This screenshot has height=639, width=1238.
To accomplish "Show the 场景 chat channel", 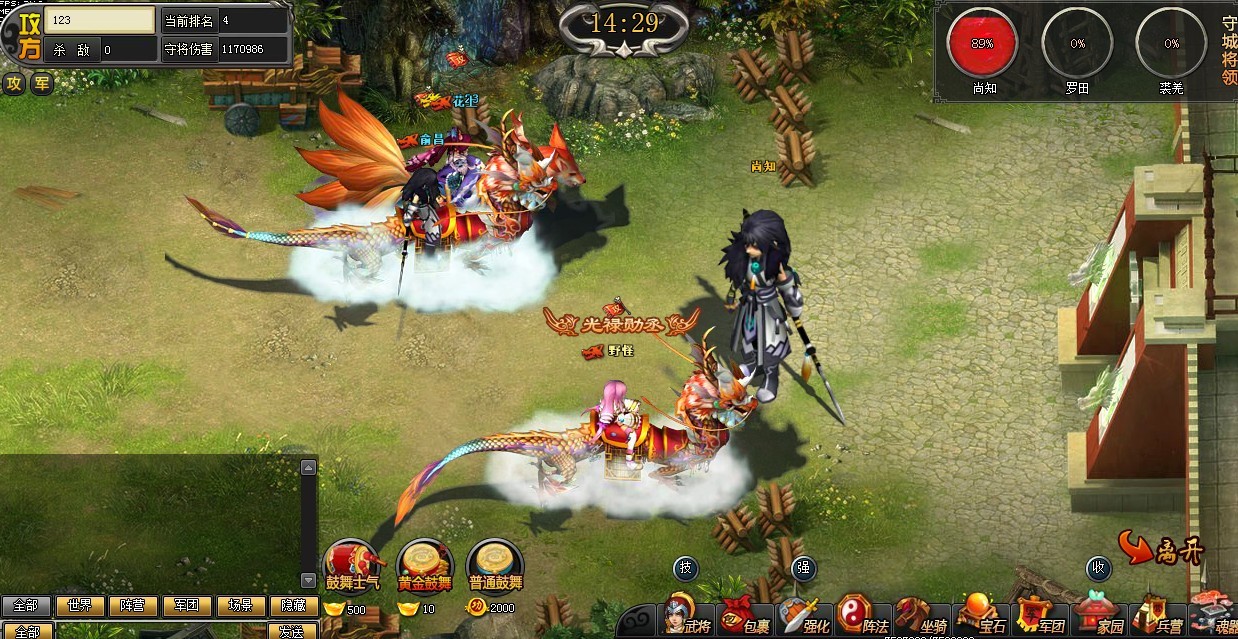I will (x=240, y=606).
